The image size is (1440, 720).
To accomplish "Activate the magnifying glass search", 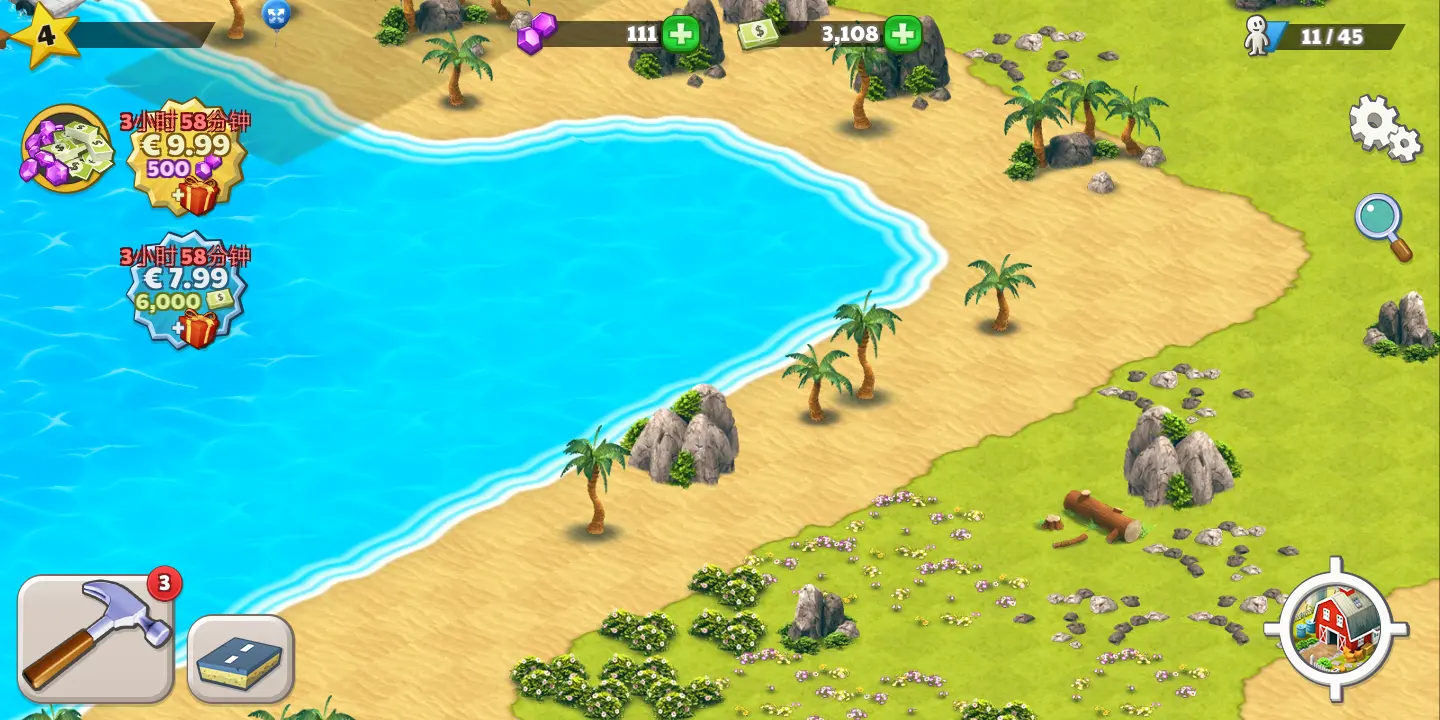I will click(1383, 226).
